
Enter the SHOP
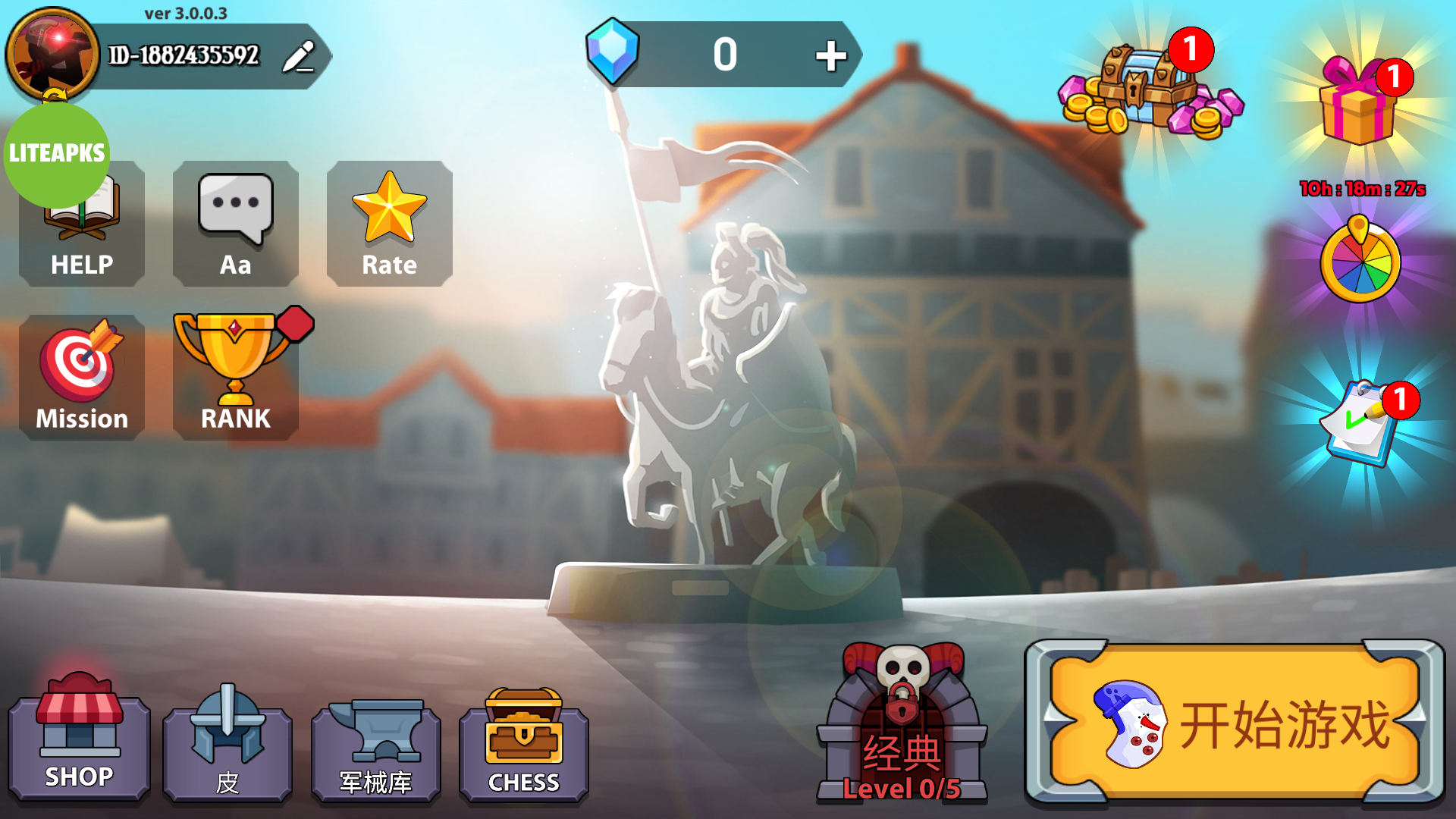[79, 739]
